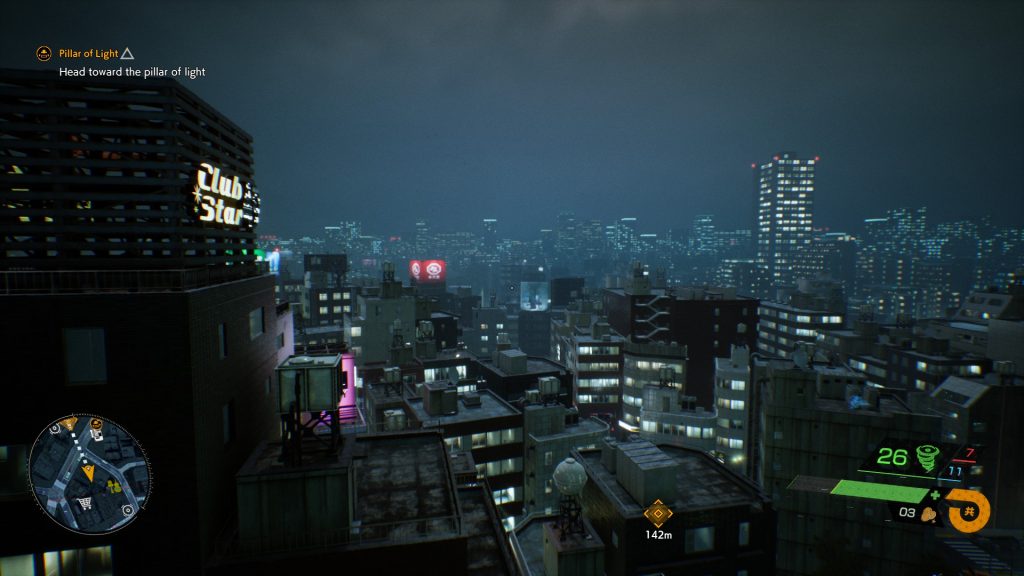This screenshot has width=1024, height=576.
Task: Click the orange quest icon beside Pillar of Light
Action: tap(43, 53)
